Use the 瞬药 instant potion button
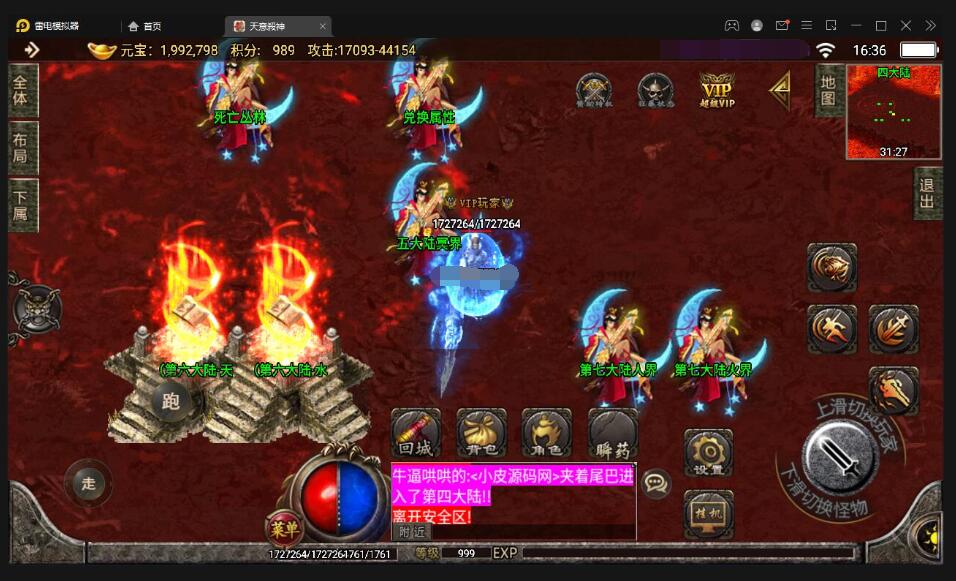 click(612, 434)
